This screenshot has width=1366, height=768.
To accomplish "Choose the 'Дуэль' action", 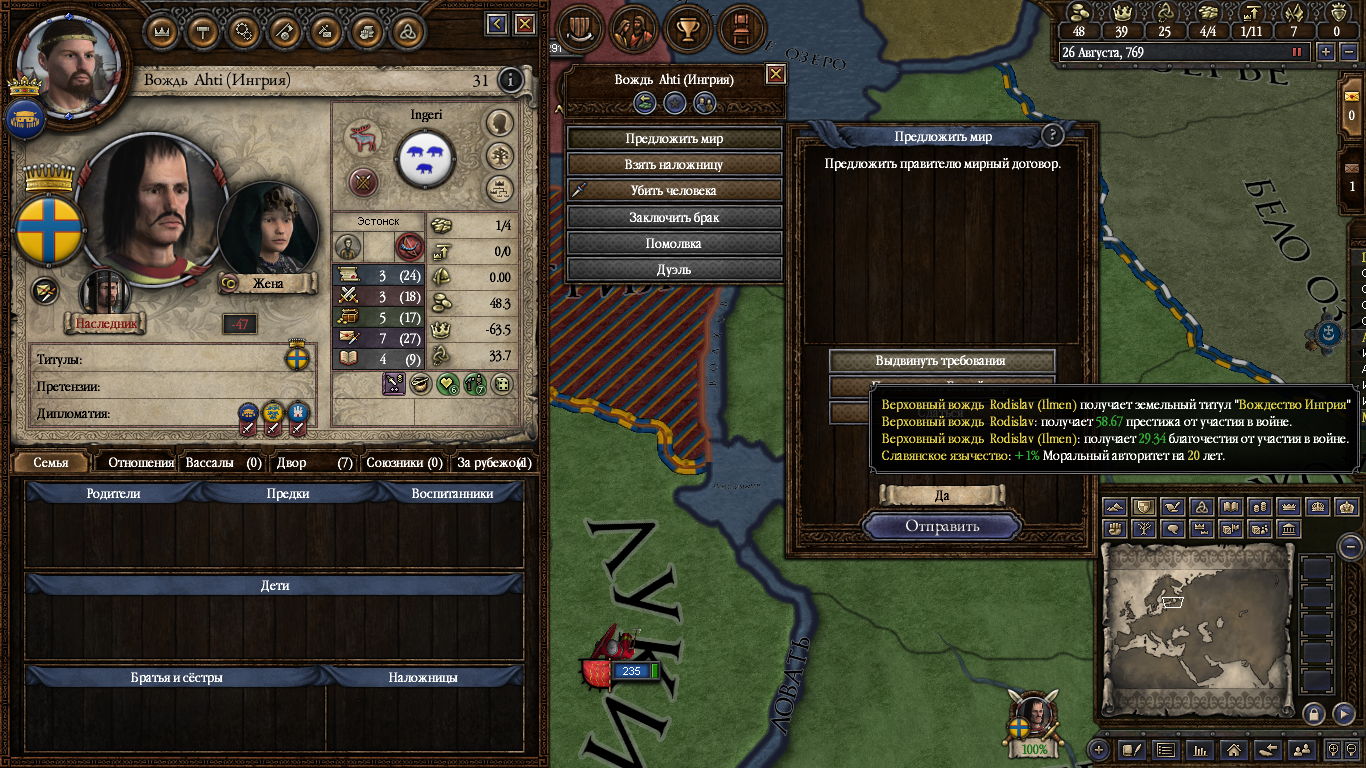I will 674,269.
